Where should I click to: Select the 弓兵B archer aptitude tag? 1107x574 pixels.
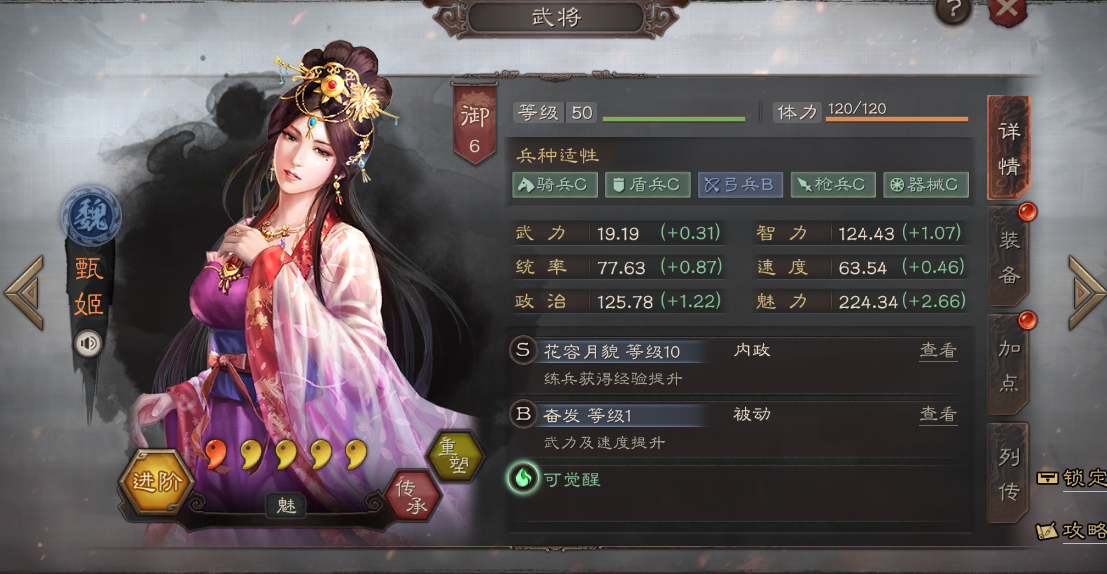pos(740,184)
